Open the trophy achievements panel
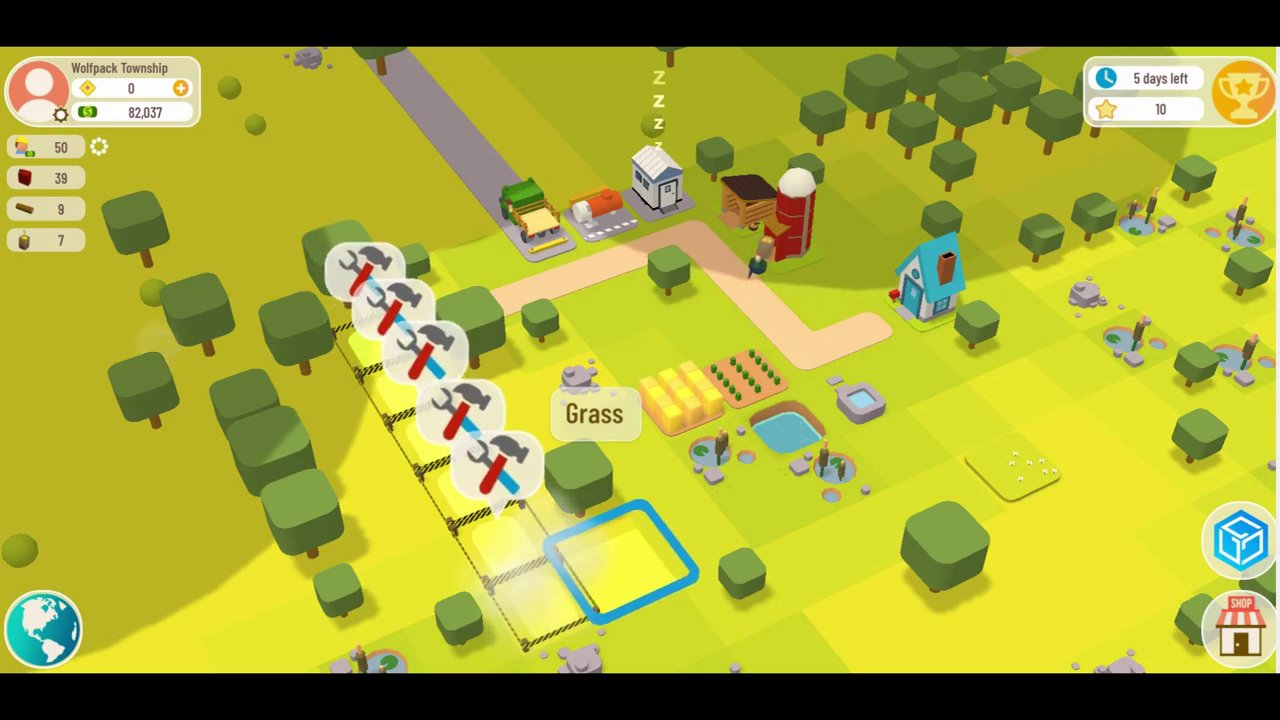The height and width of the screenshot is (720, 1280). pos(1243,93)
